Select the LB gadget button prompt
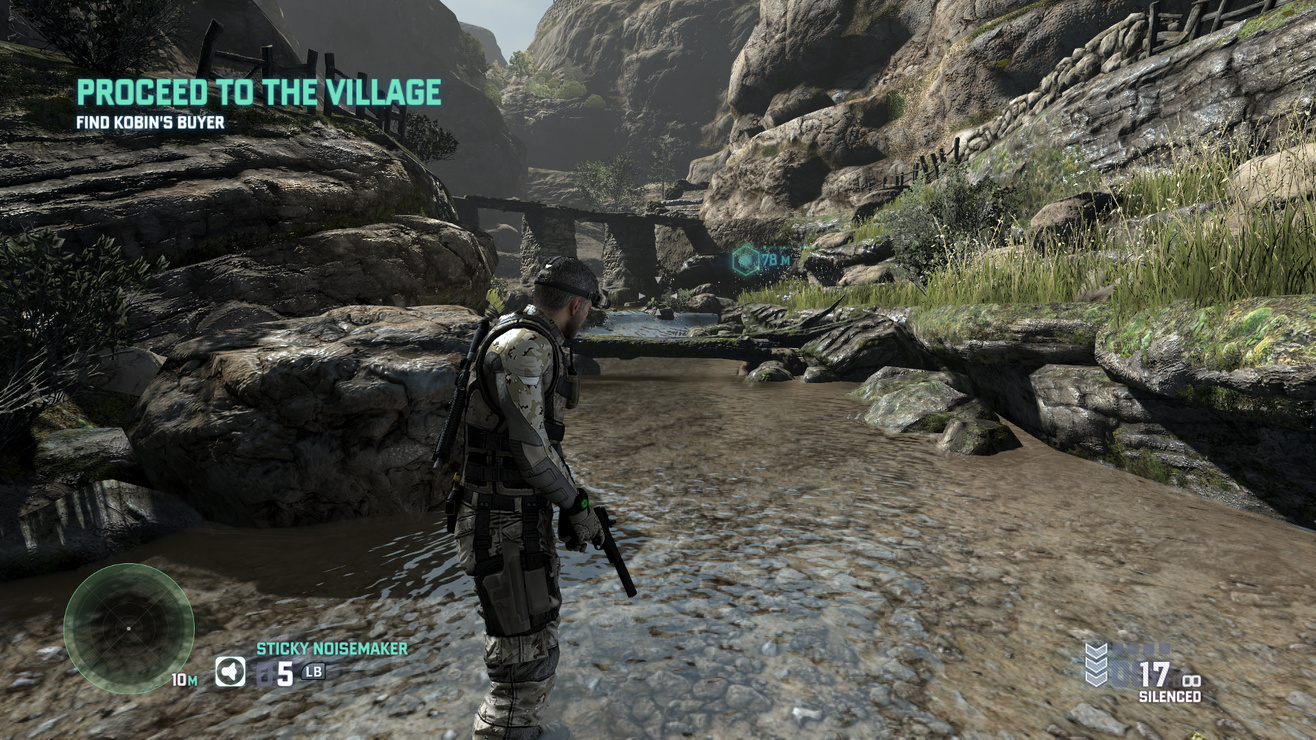Viewport: 1316px width, 740px height. click(311, 669)
